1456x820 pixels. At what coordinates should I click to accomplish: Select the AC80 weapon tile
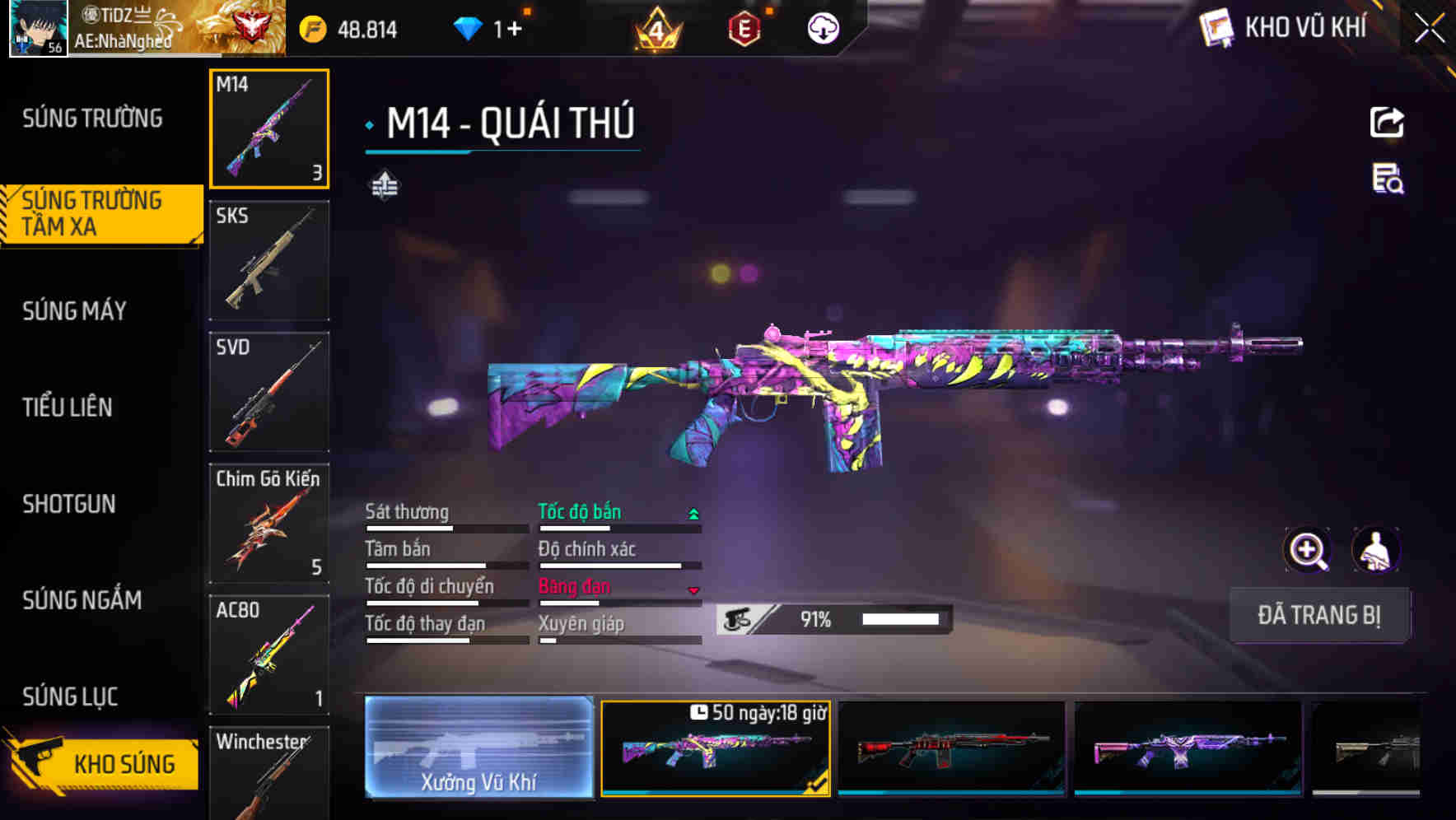(x=269, y=655)
